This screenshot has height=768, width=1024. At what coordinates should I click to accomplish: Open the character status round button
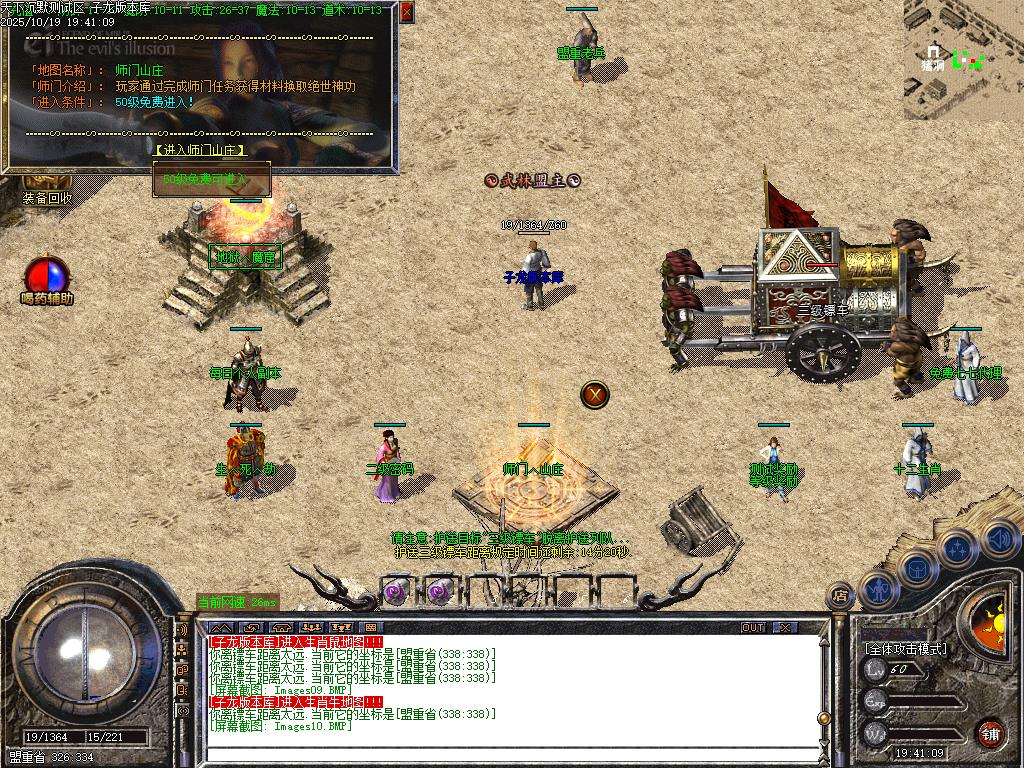click(878, 590)
